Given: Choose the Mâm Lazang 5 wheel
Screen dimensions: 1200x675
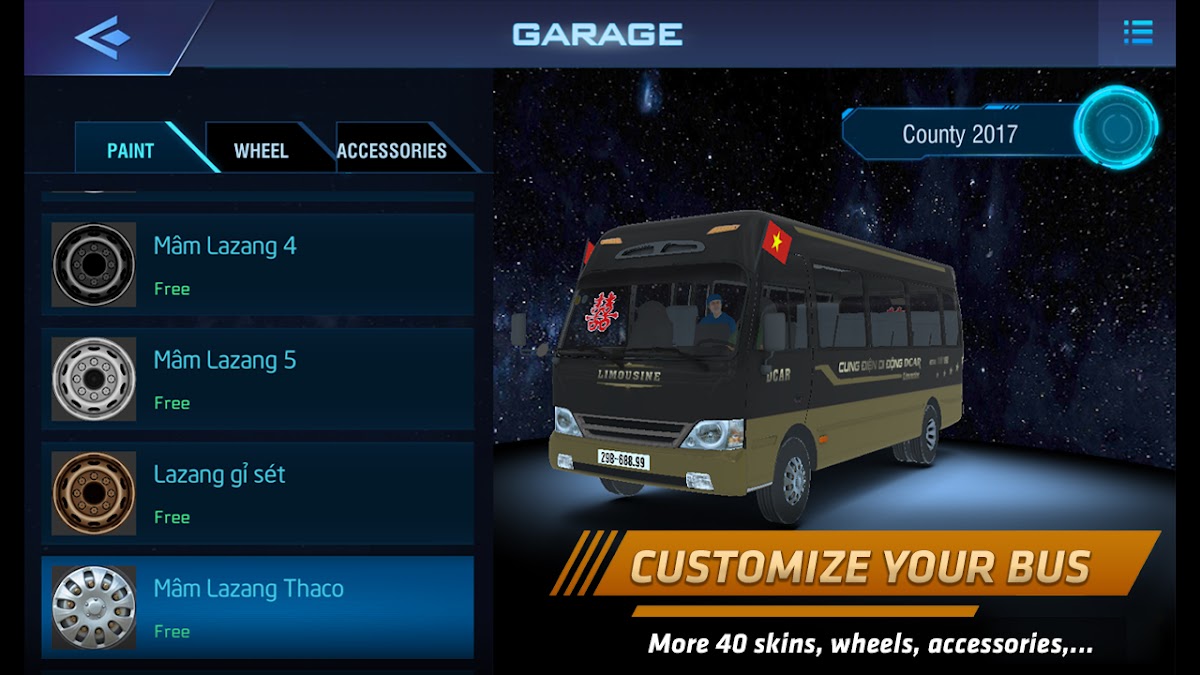Looking at the screenshot, I should (x=258, y=379).
